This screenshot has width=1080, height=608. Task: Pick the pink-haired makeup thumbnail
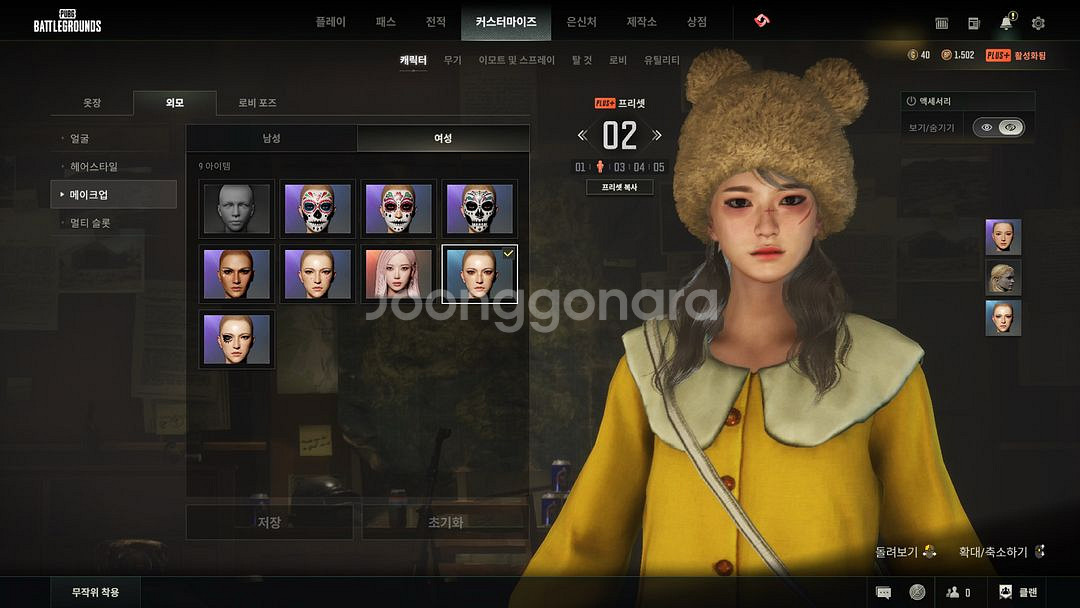click(399, 274)
